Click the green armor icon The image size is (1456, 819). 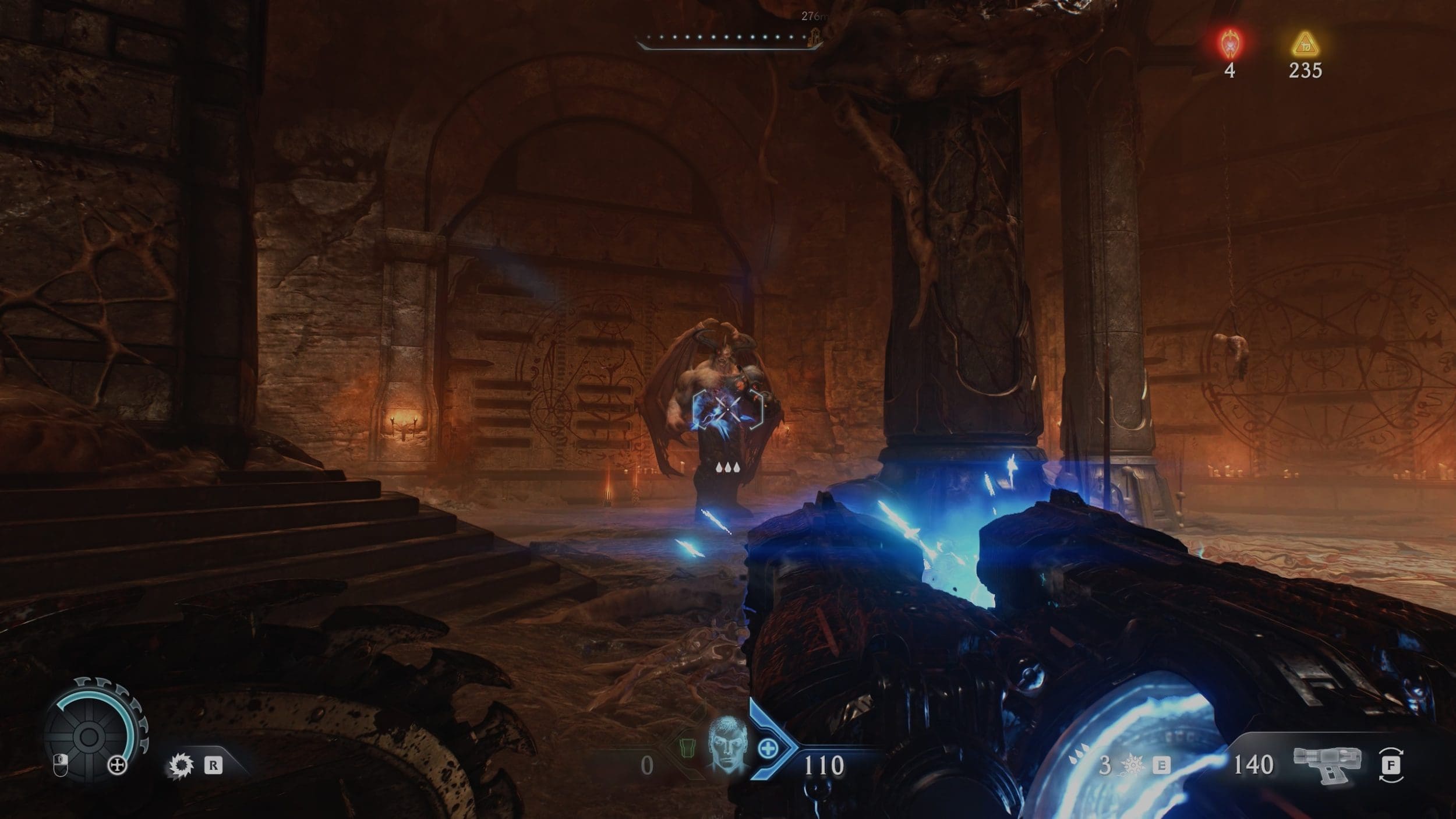[688, 747]
